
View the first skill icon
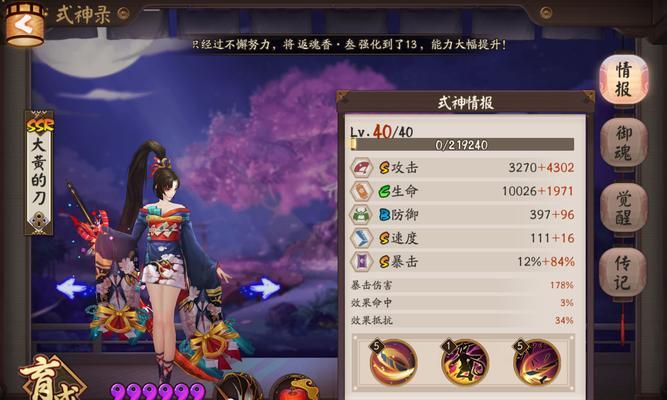[393, 362]
